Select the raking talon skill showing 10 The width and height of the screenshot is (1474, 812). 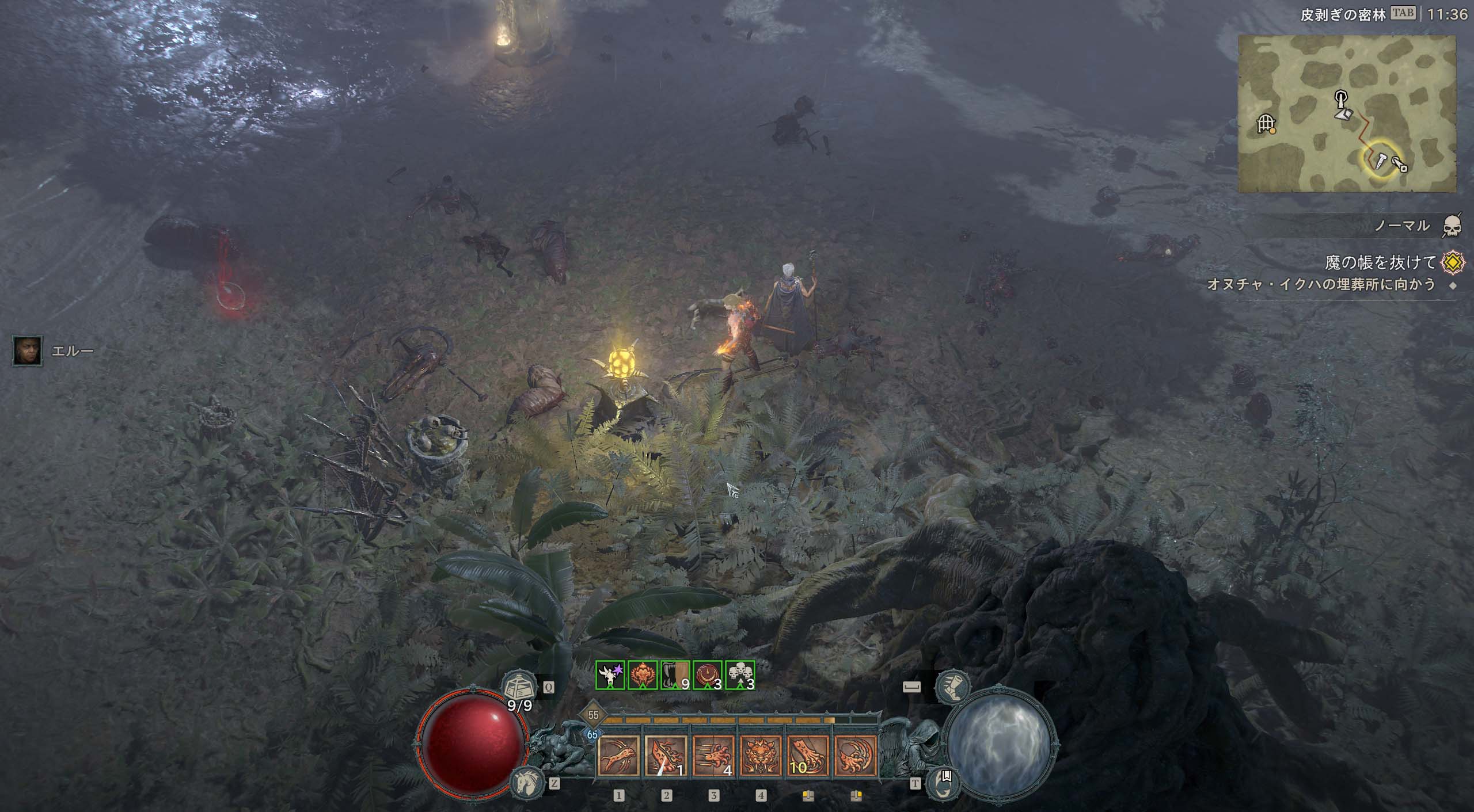[808, 755]
